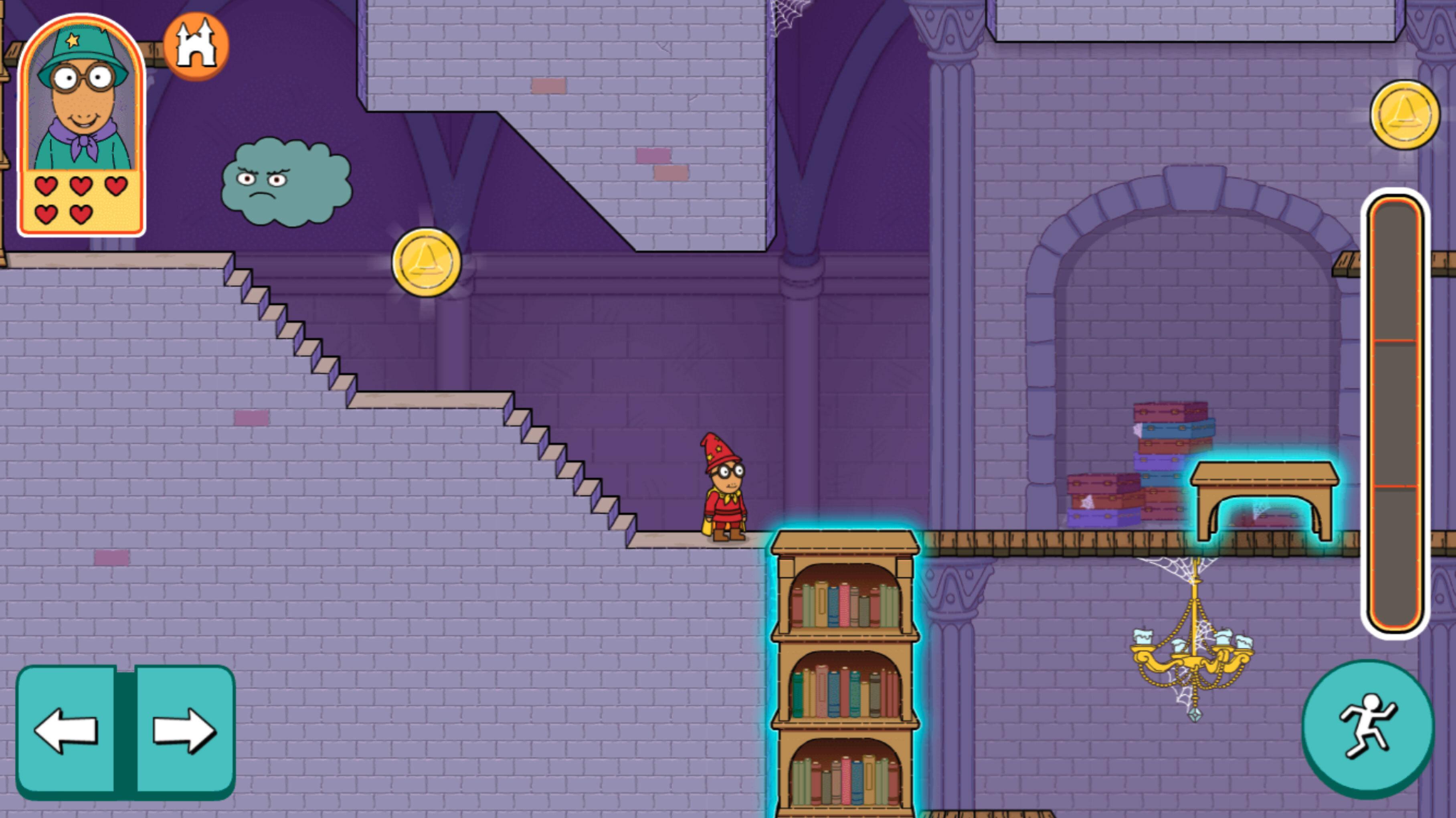Tap the left arrow move button
Screen dimensions: 1456x818
(x=66, y=730)
